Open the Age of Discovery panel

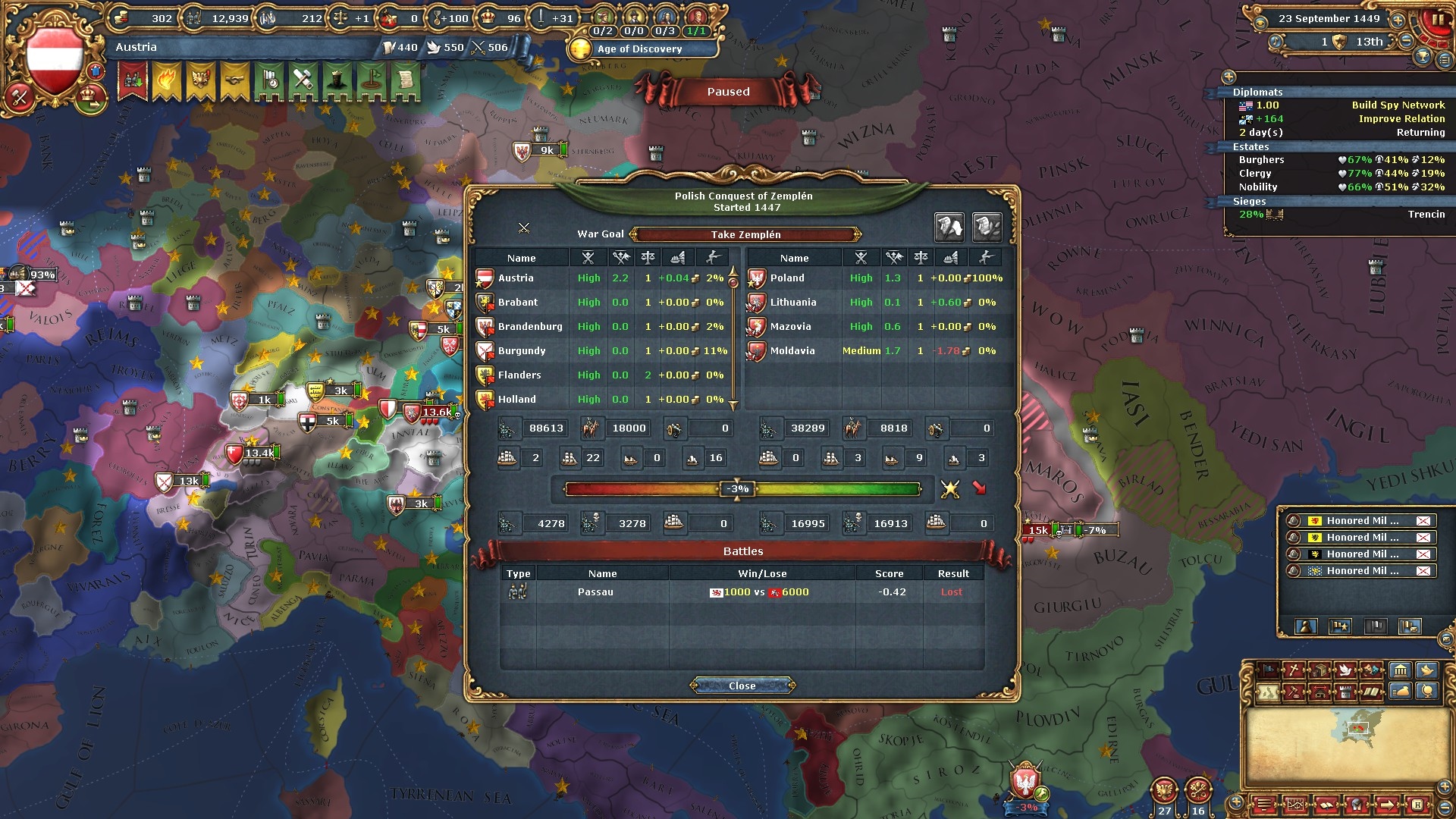pos(639,49)
